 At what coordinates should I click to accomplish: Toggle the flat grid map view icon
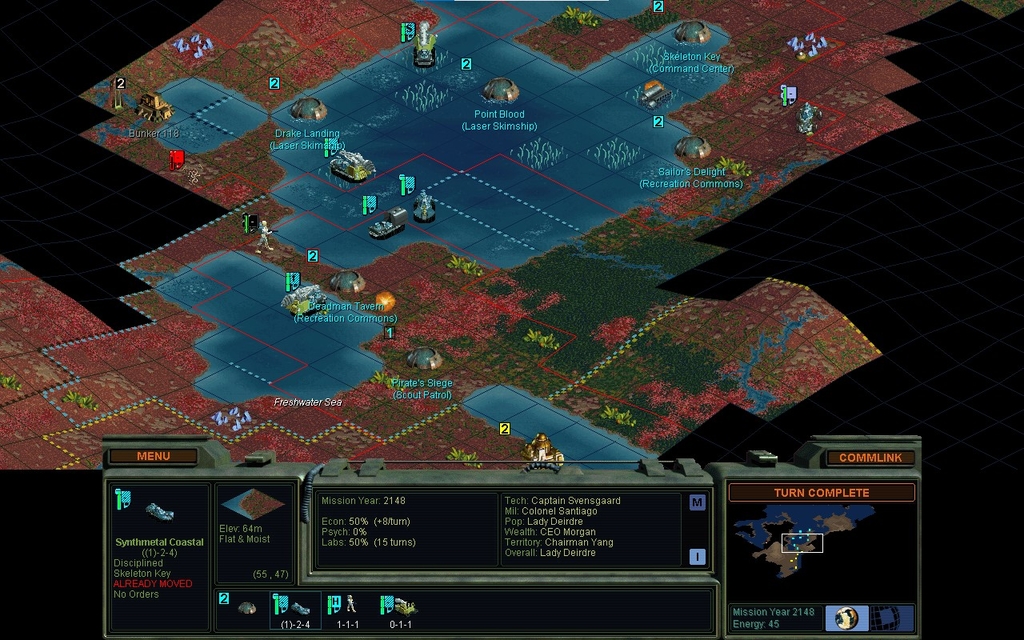click(x=883, y=617)
